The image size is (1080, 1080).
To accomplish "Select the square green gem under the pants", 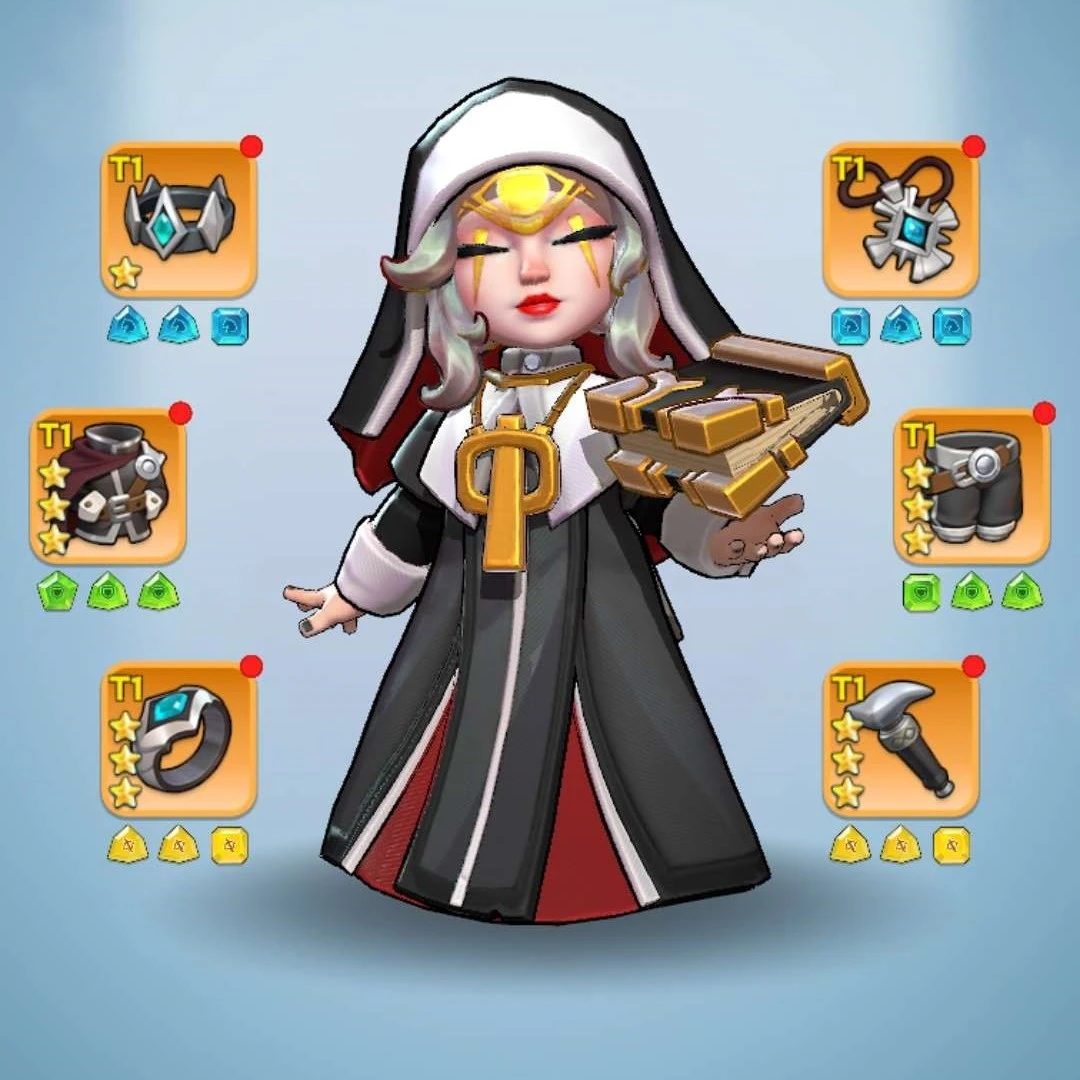I will point(921,592).
